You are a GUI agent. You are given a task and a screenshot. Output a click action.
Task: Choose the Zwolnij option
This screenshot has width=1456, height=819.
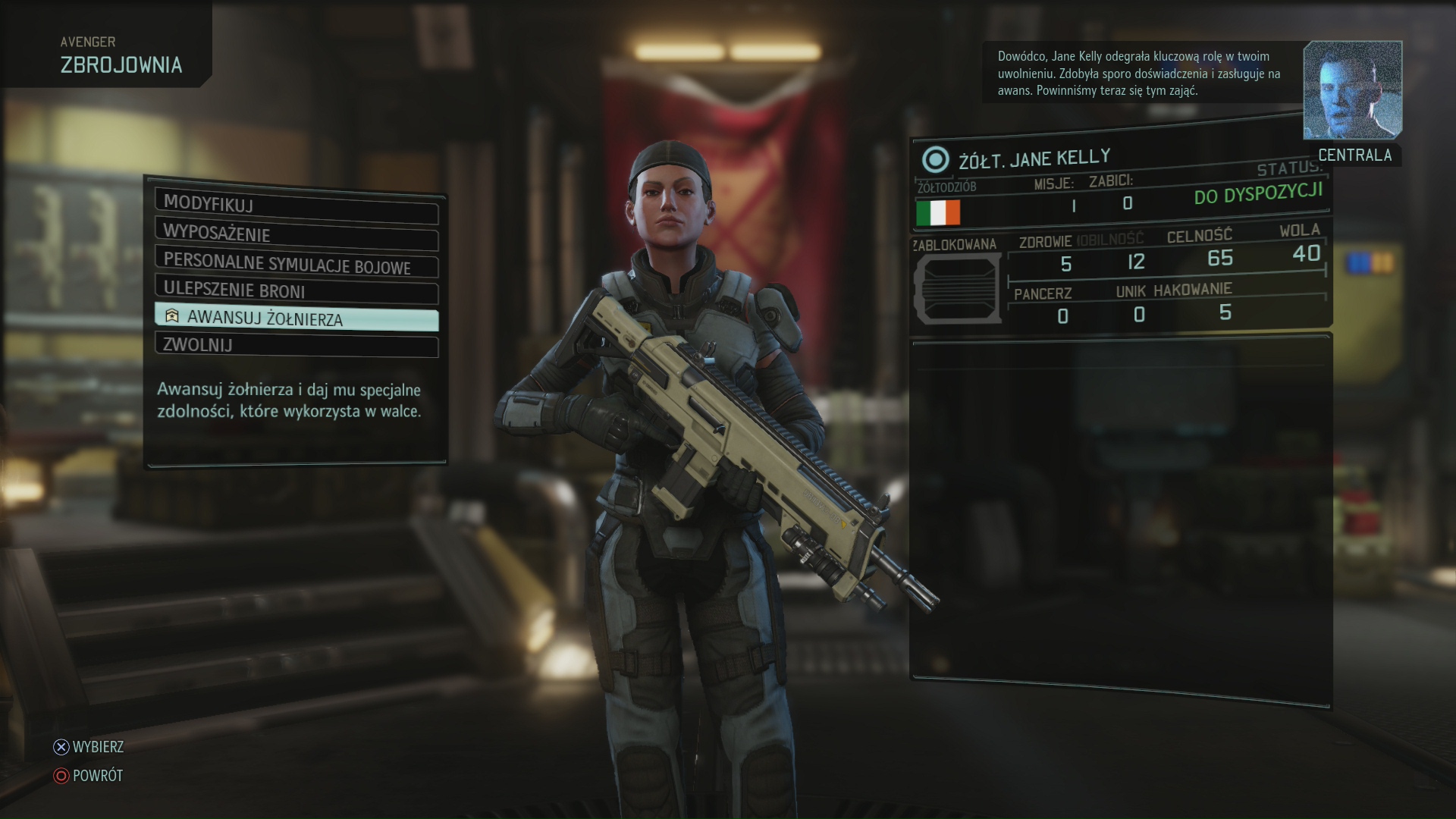(296, 345)
